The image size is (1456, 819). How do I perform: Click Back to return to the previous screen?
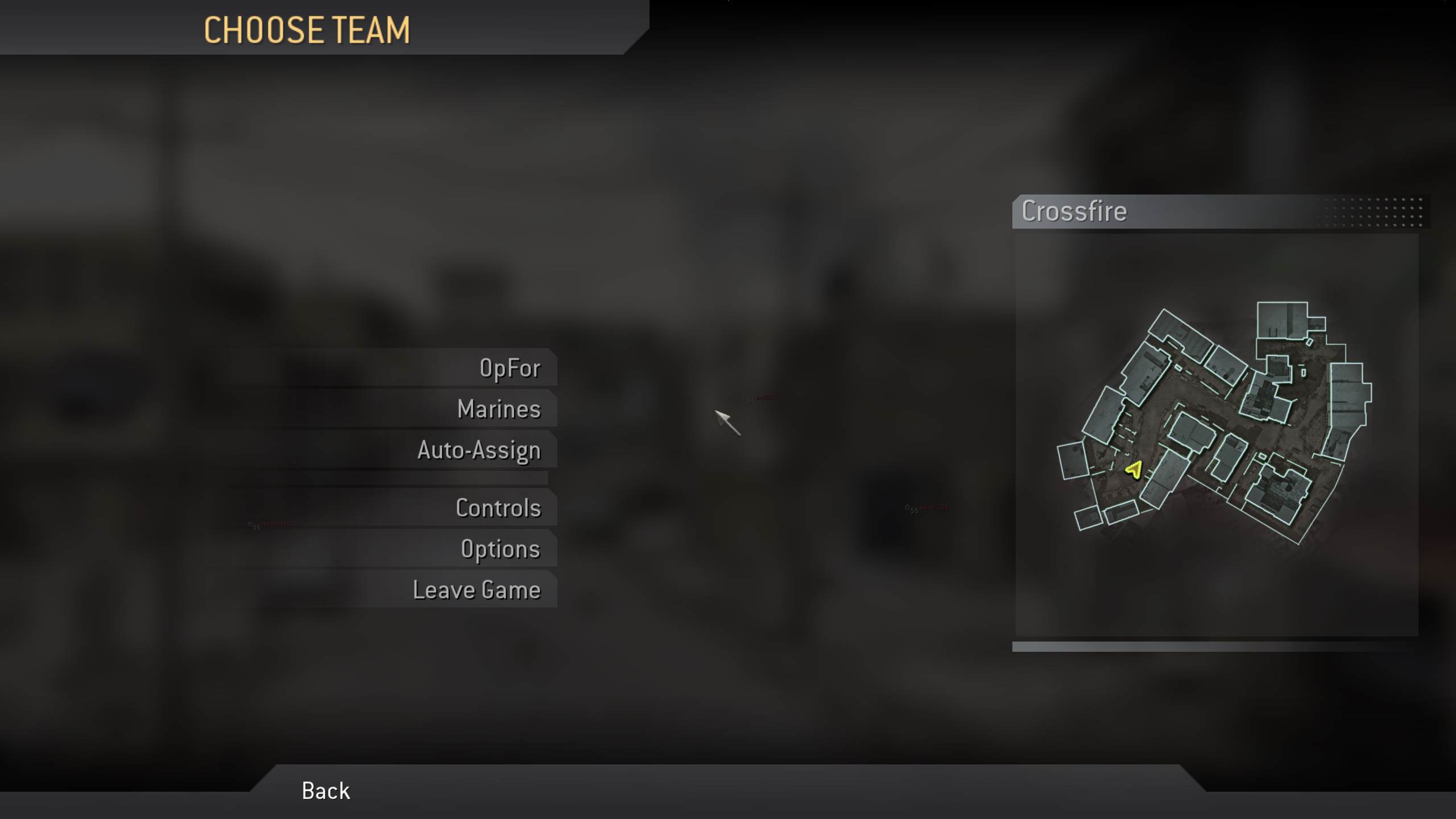tap(325, 791)
